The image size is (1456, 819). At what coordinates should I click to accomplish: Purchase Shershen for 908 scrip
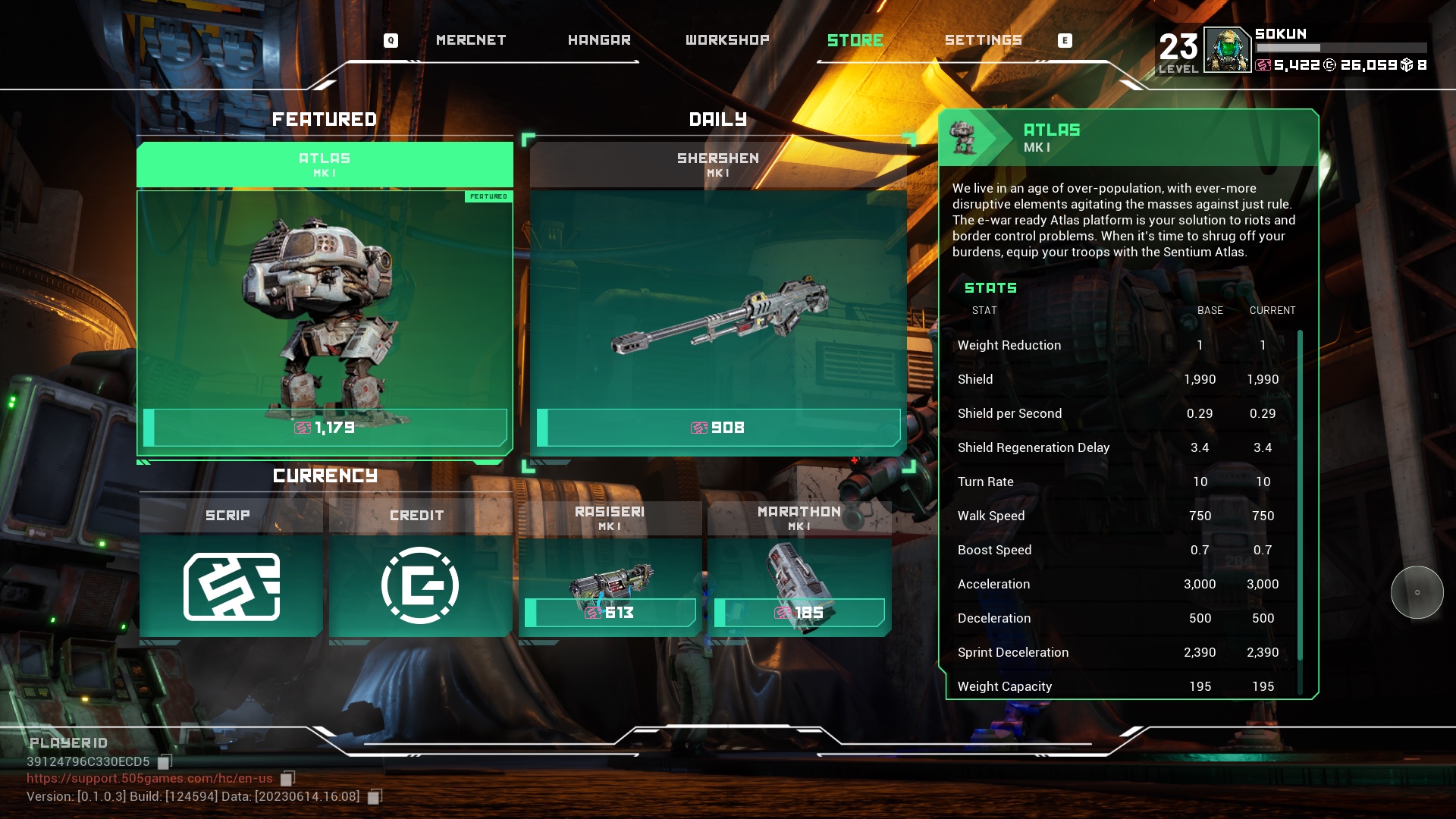(x=718, y=428)
